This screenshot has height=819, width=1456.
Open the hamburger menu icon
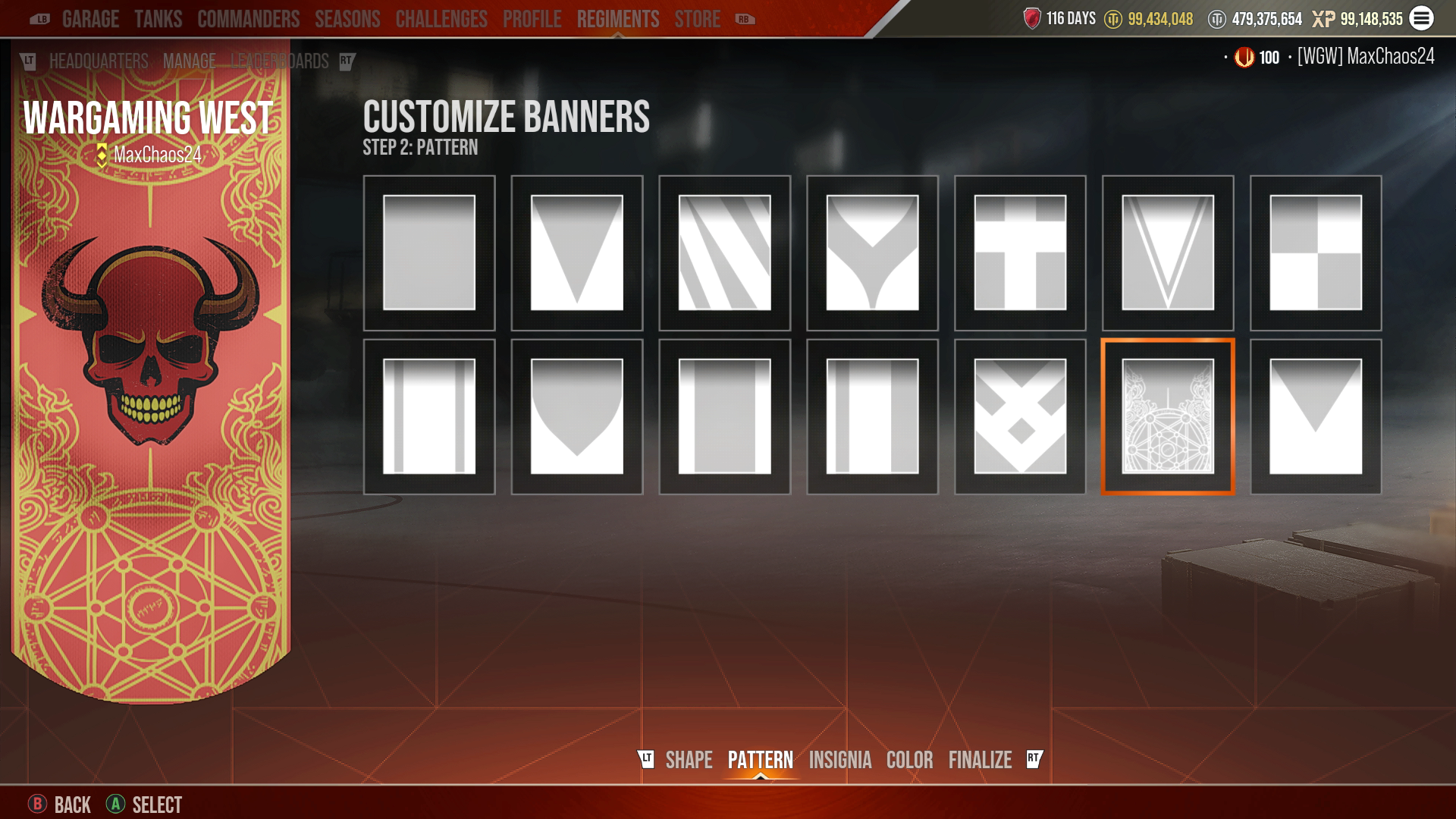click(1421, 18)
